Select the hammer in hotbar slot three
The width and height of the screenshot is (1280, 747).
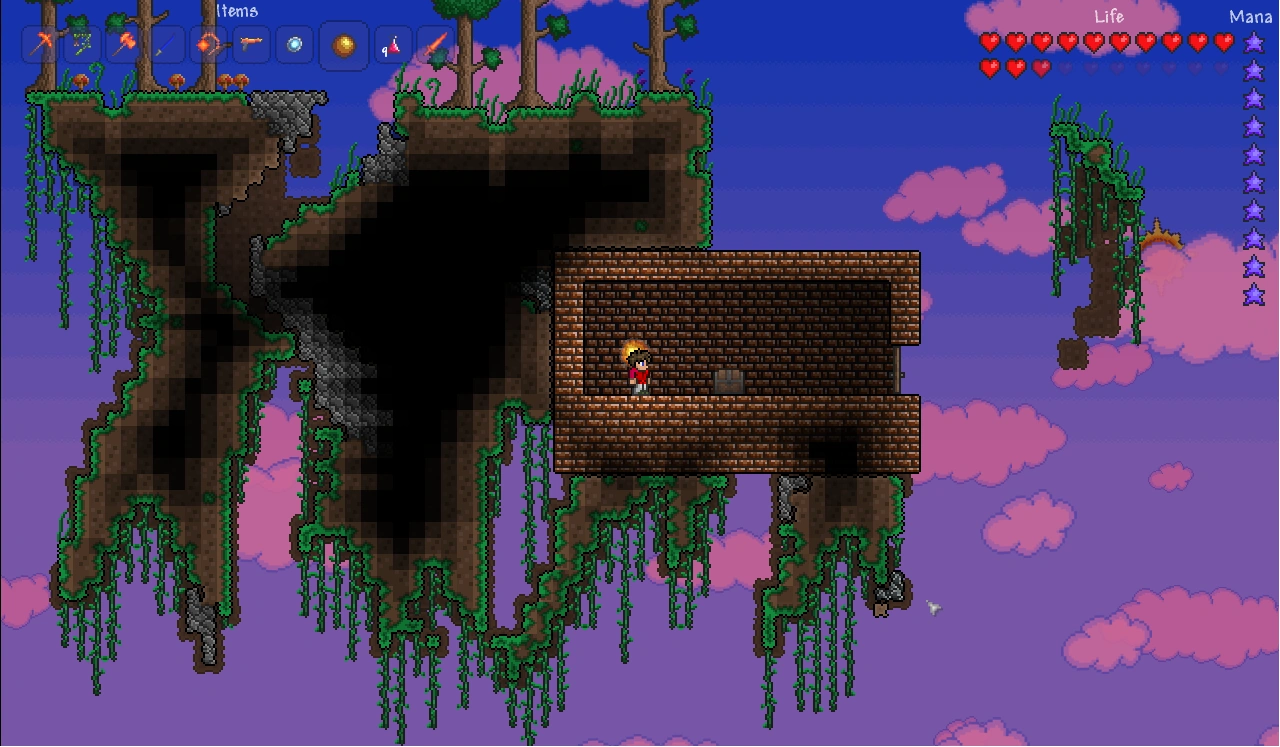pos(121,45)
